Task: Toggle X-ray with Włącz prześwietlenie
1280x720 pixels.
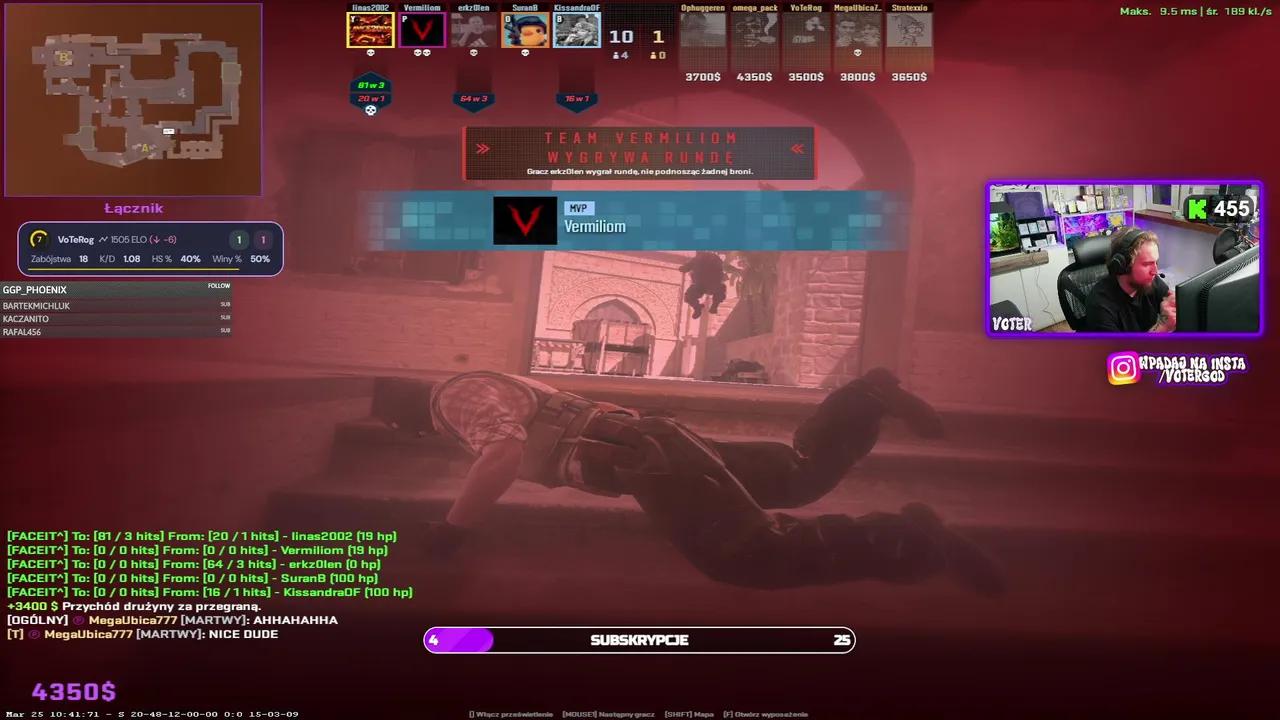Action: [510, 714]
